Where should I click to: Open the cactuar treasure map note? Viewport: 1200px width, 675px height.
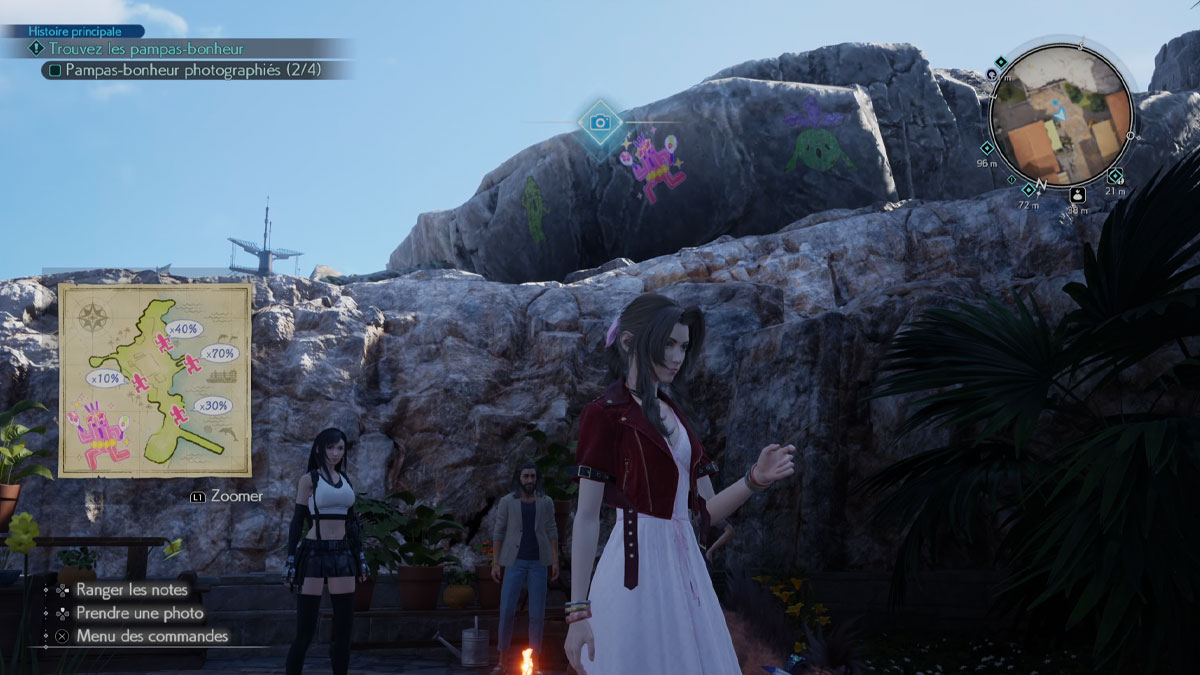pos(155,380)
